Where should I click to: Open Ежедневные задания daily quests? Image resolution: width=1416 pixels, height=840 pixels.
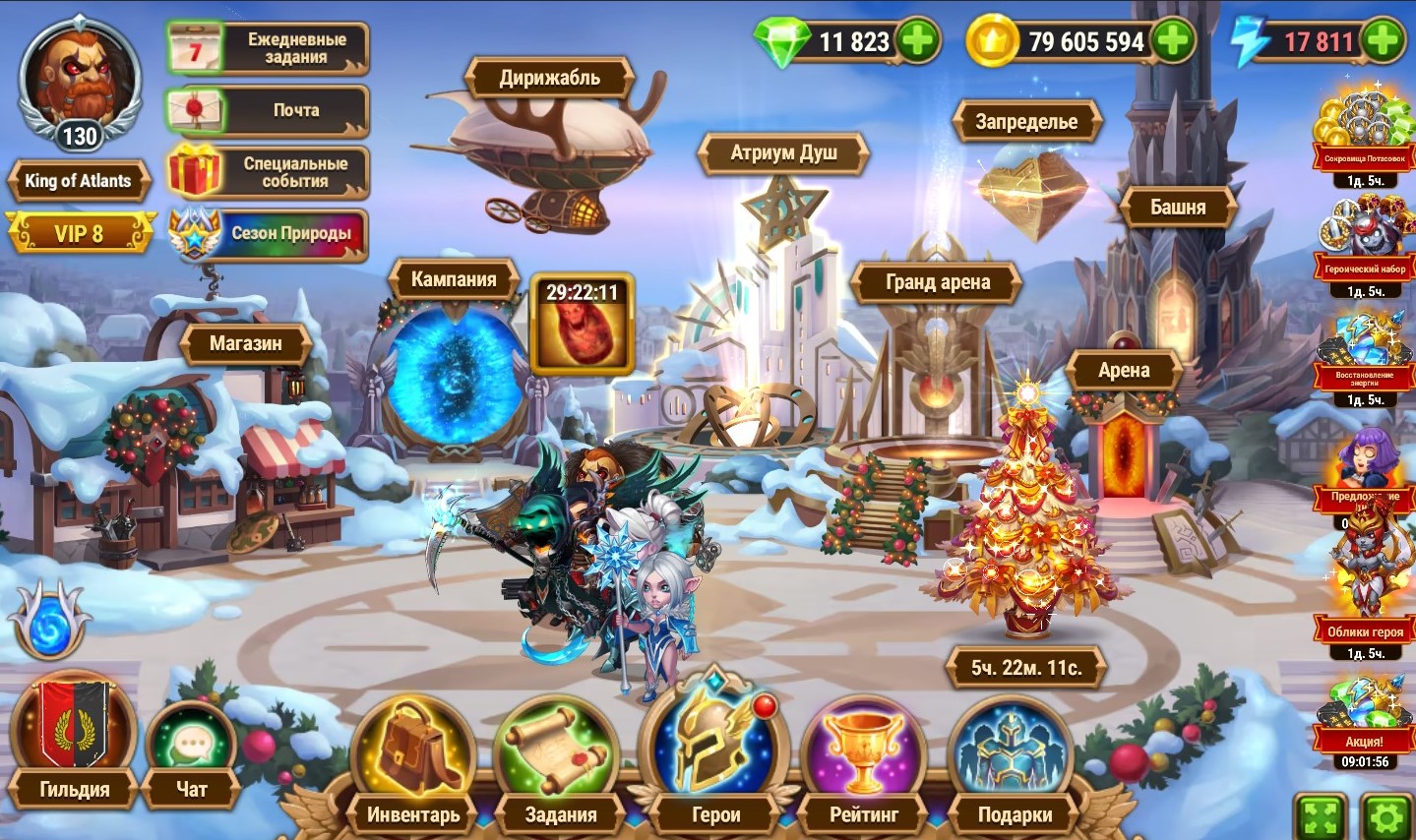[268, 48]
